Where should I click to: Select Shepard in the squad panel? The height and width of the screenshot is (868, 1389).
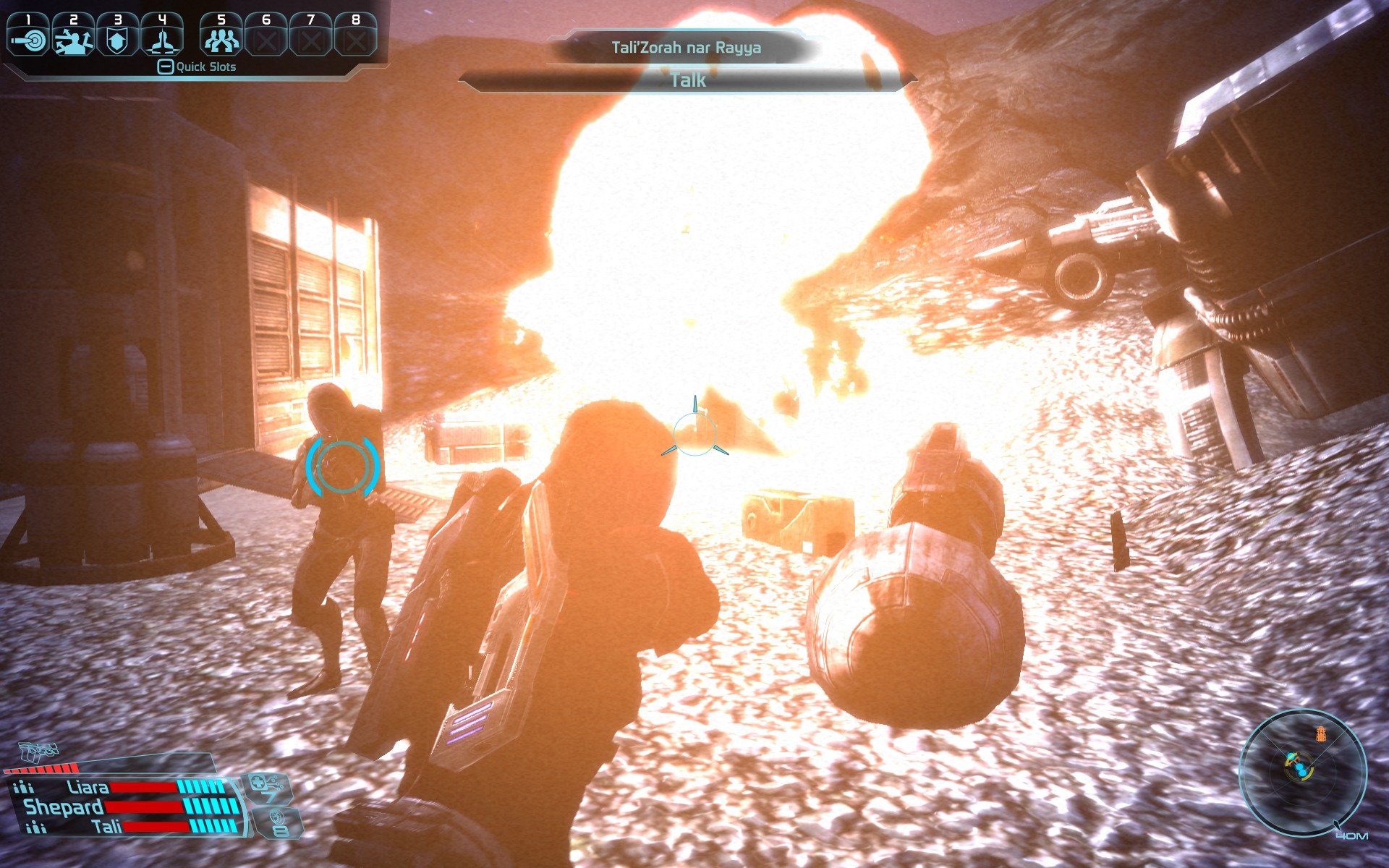pos(64,807)
